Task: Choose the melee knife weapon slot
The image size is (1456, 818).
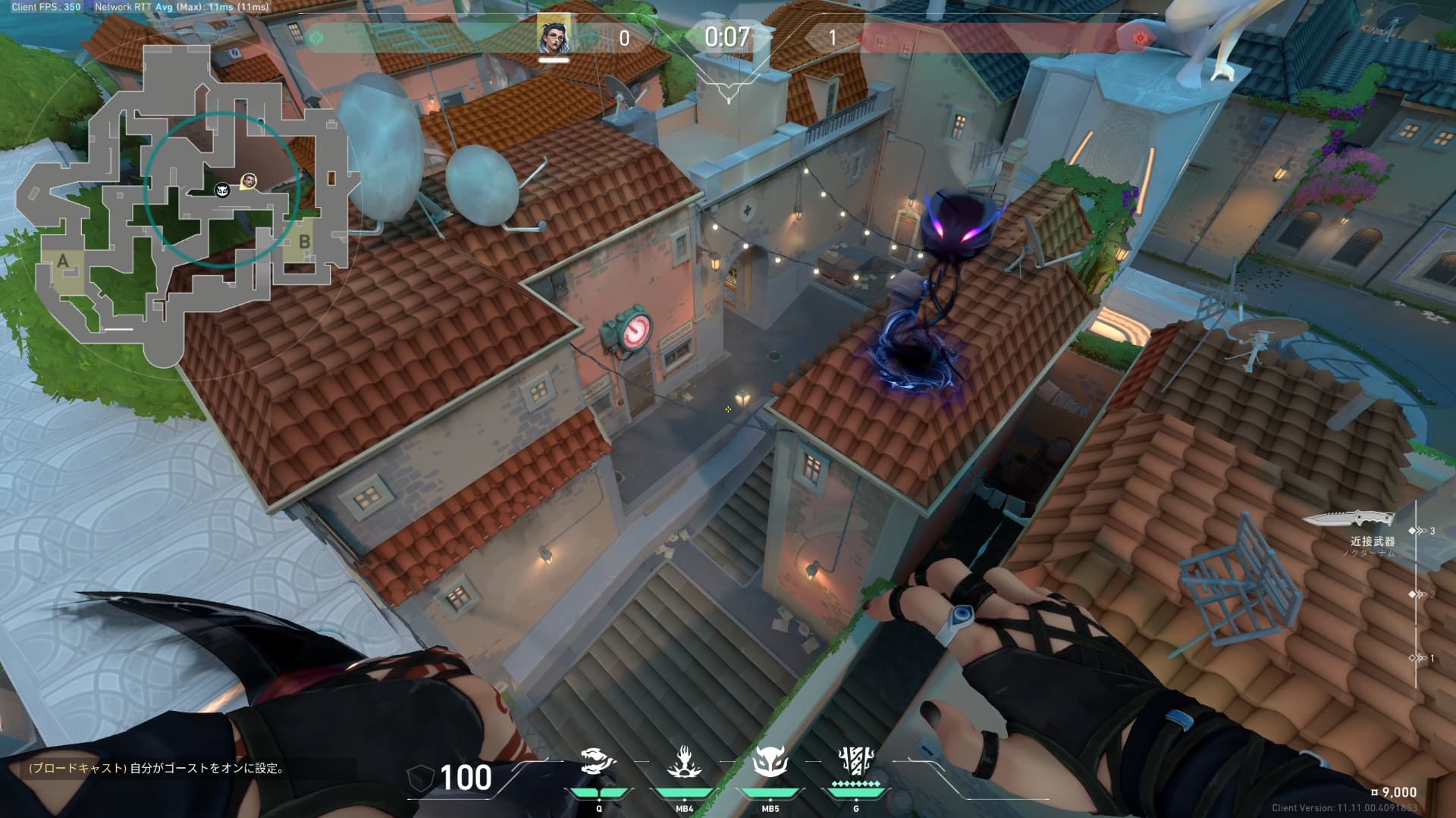Action: [x=1350, y=519]
